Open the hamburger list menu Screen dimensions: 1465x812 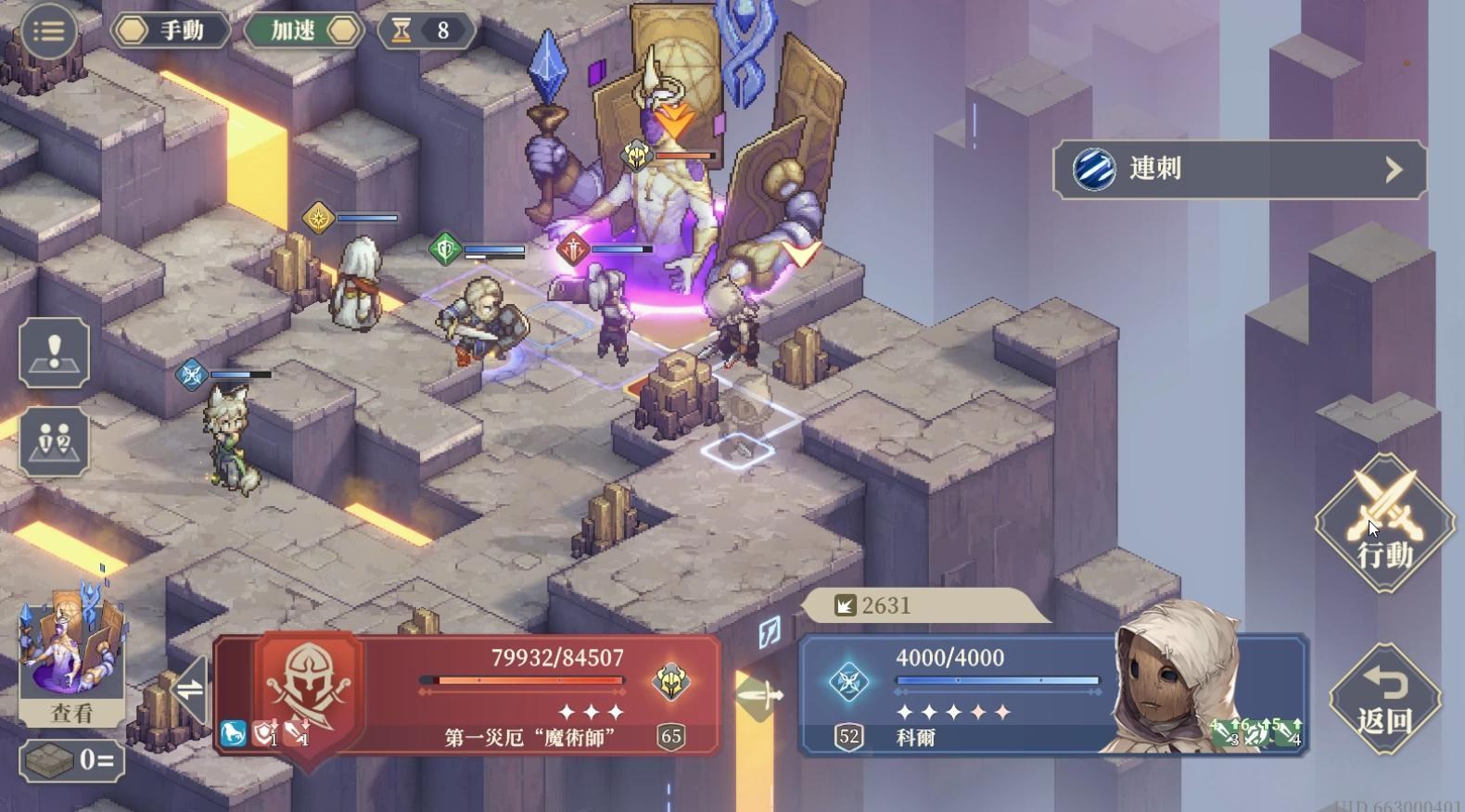tap(48, 31)
